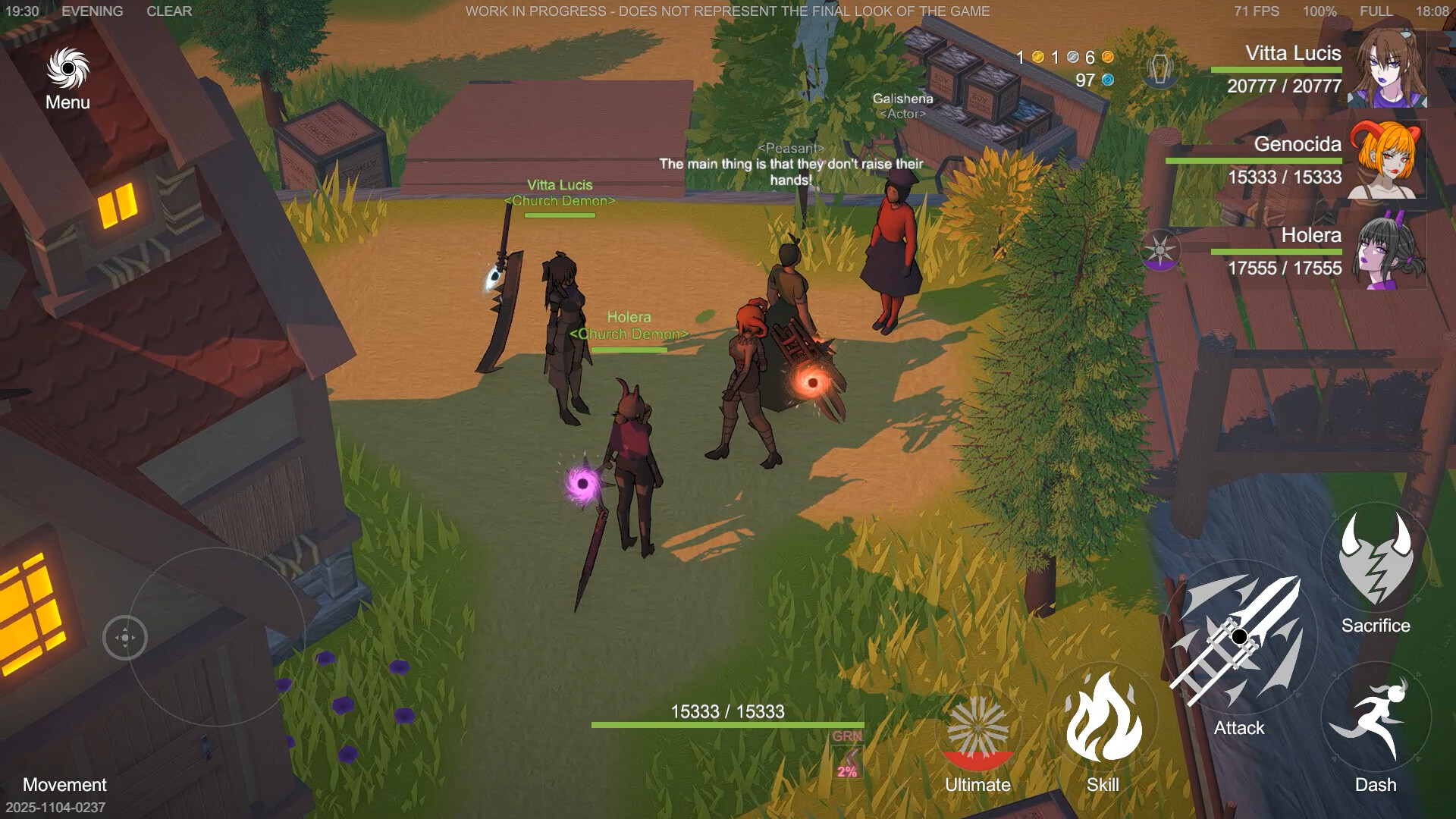Activate the Attack sword button
The image size is (1456, 819).
click(1239, 637)
